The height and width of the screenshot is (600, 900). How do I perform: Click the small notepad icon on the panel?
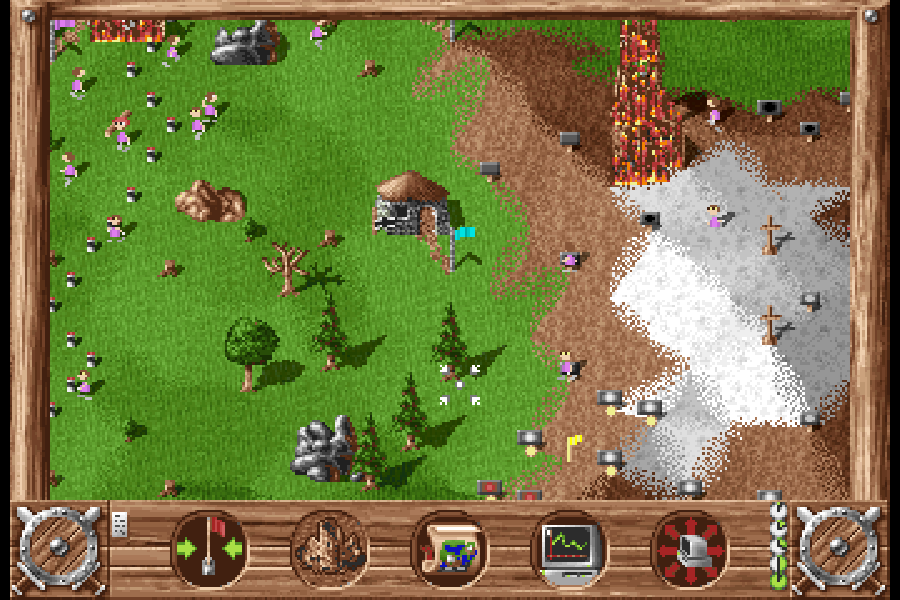[x=120, y=524]
